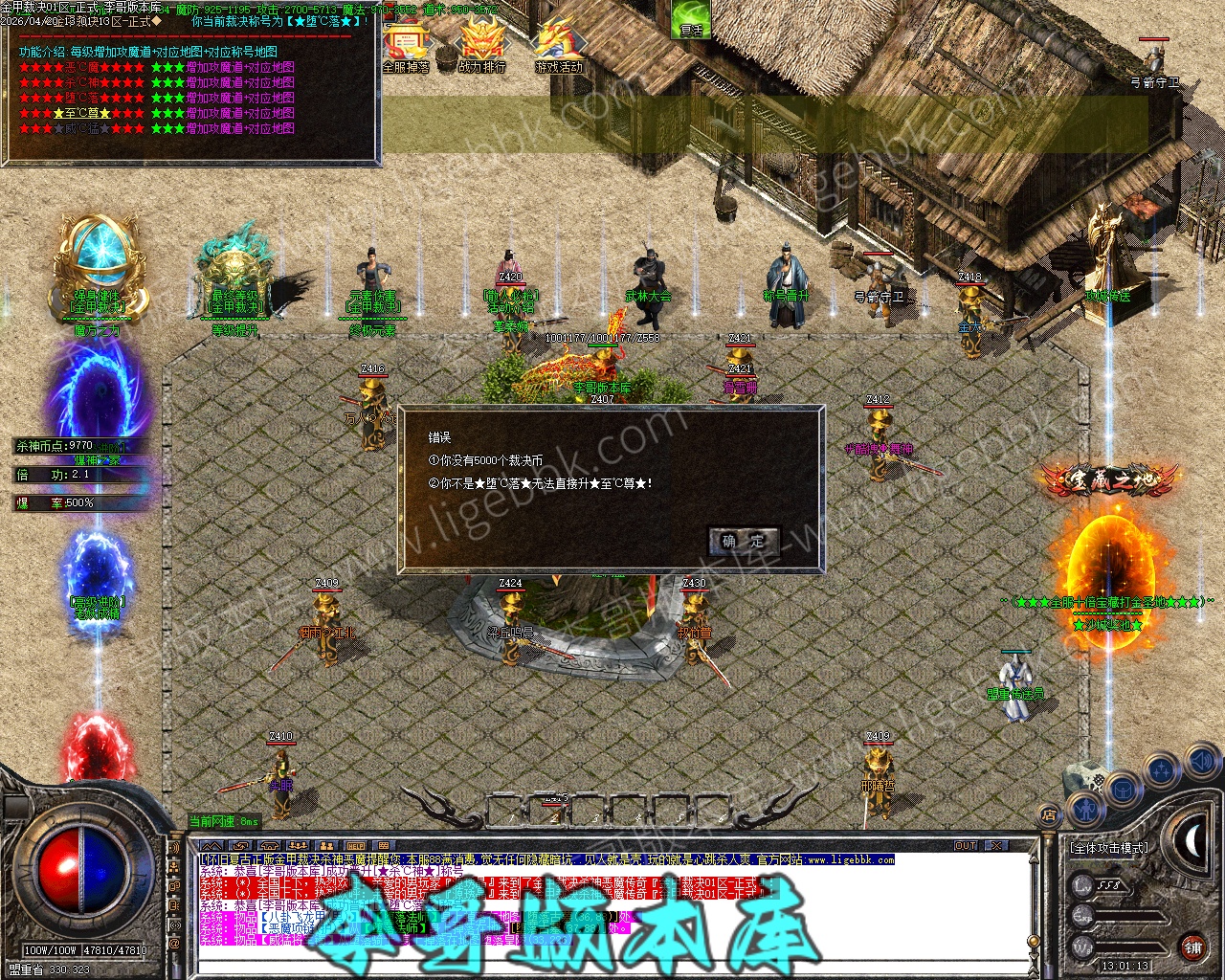Viewport: 1225px width, 980px height.
Task: Focus the chat text input line
Action: 612,968
